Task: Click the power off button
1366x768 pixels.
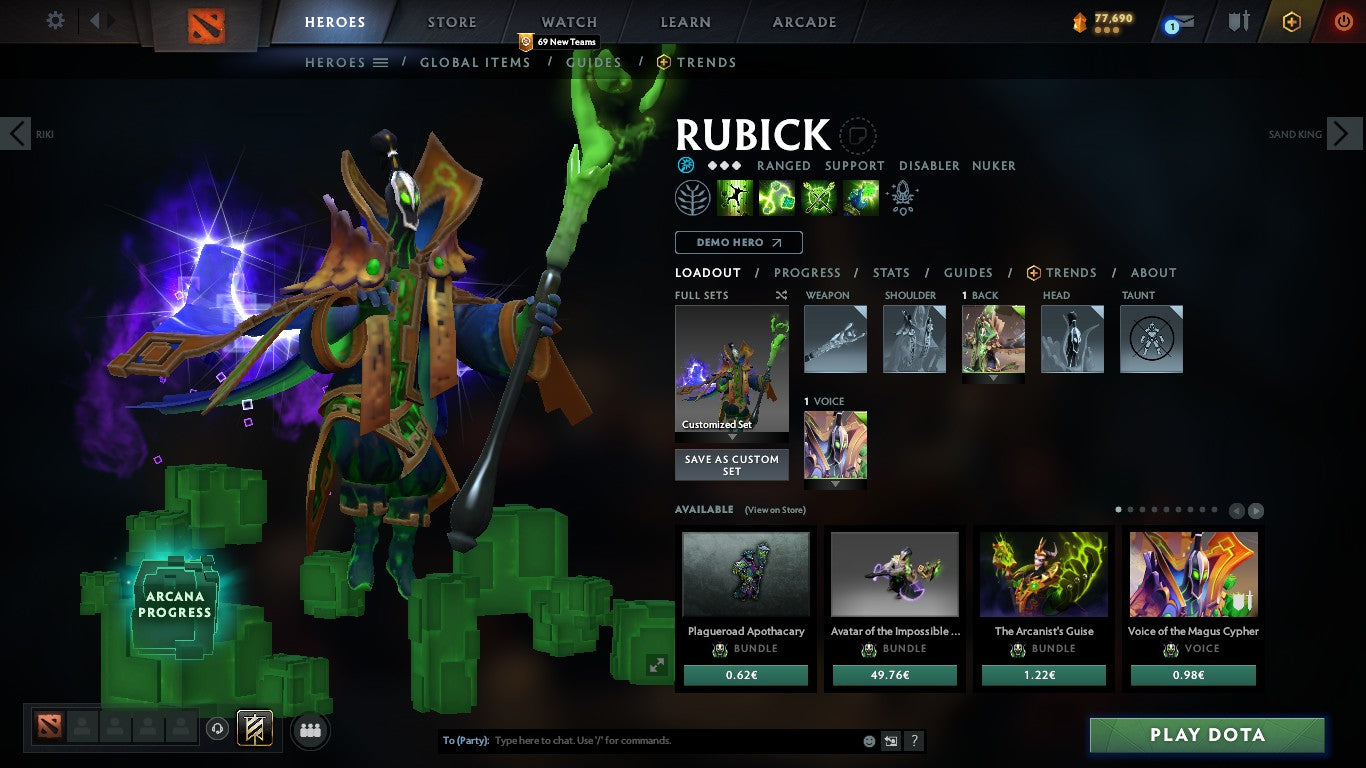Action: click(1341, 19)
